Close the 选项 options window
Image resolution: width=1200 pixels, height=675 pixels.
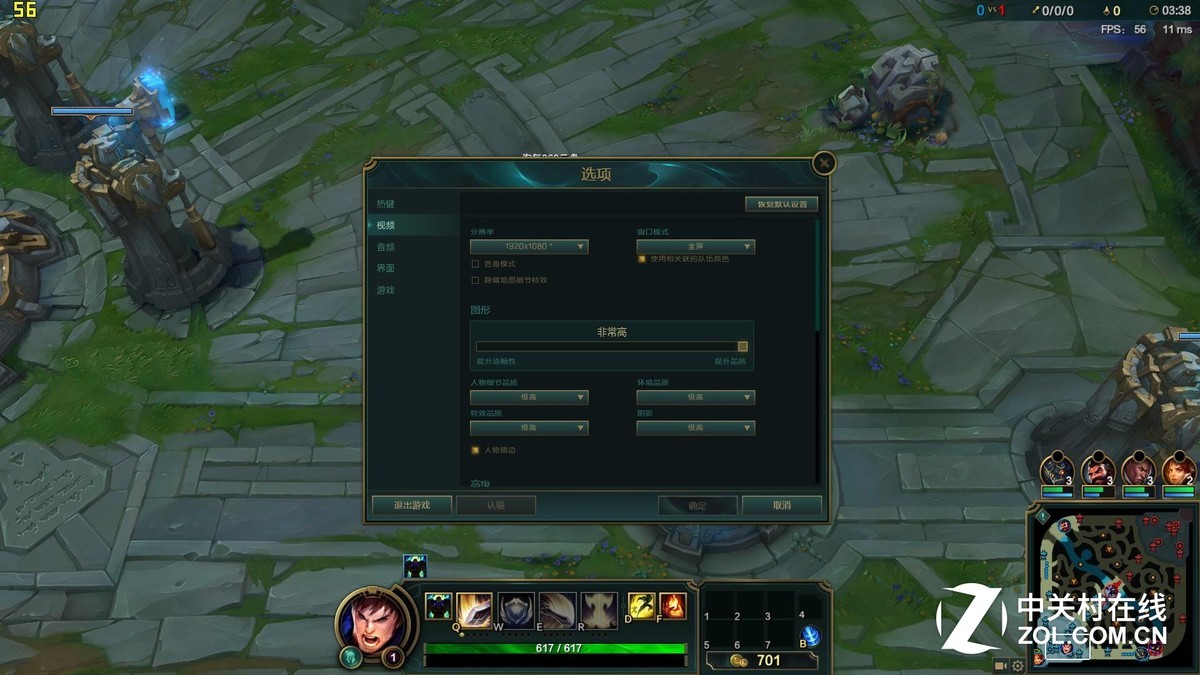[x=823, y=163]
